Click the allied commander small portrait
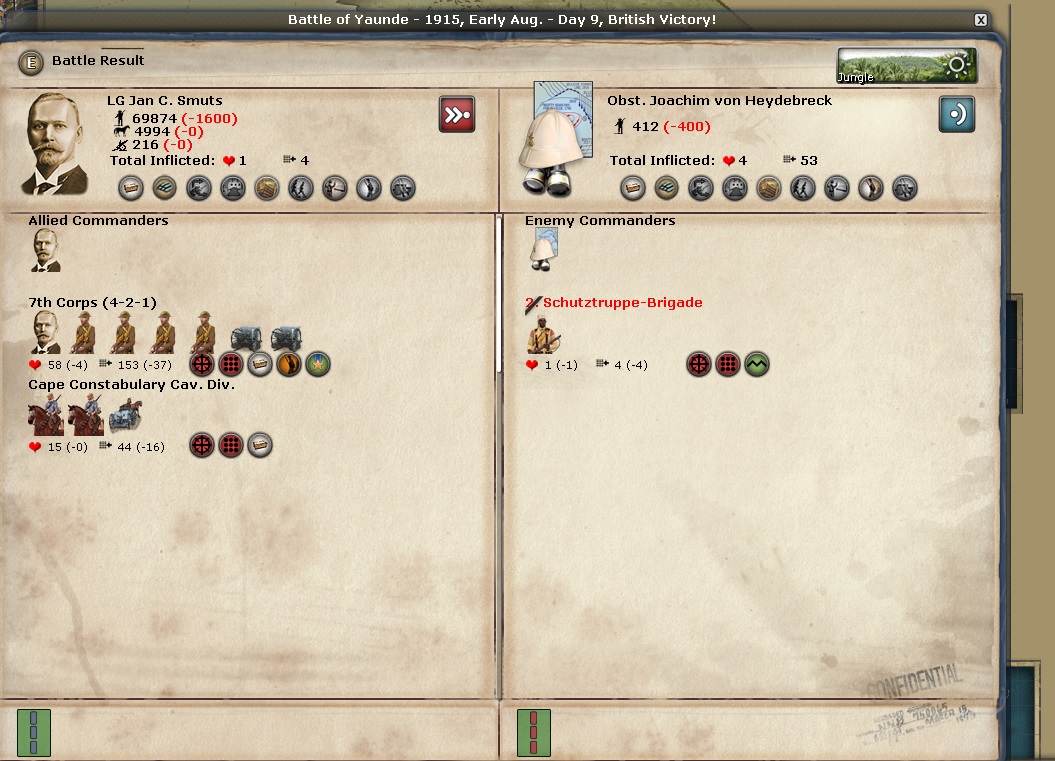1055x761 pixels. 46,250
